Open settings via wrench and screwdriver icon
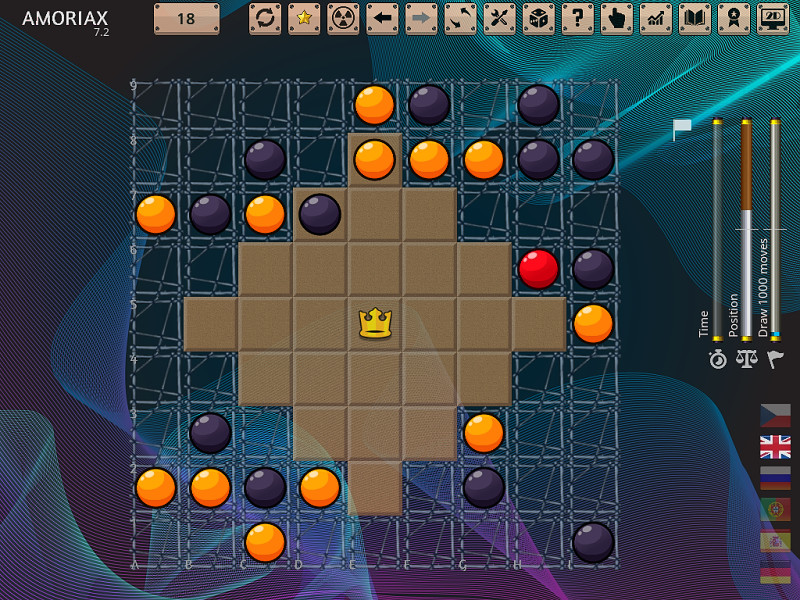This screenshot has height=600, width=800. [499, 18]
